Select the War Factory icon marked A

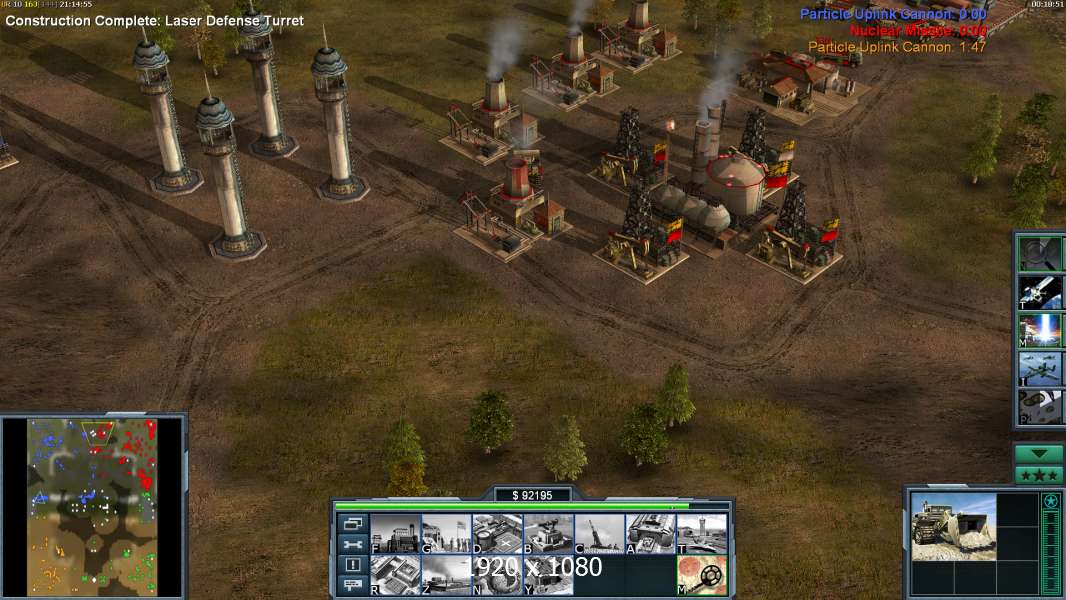[650, 534]
